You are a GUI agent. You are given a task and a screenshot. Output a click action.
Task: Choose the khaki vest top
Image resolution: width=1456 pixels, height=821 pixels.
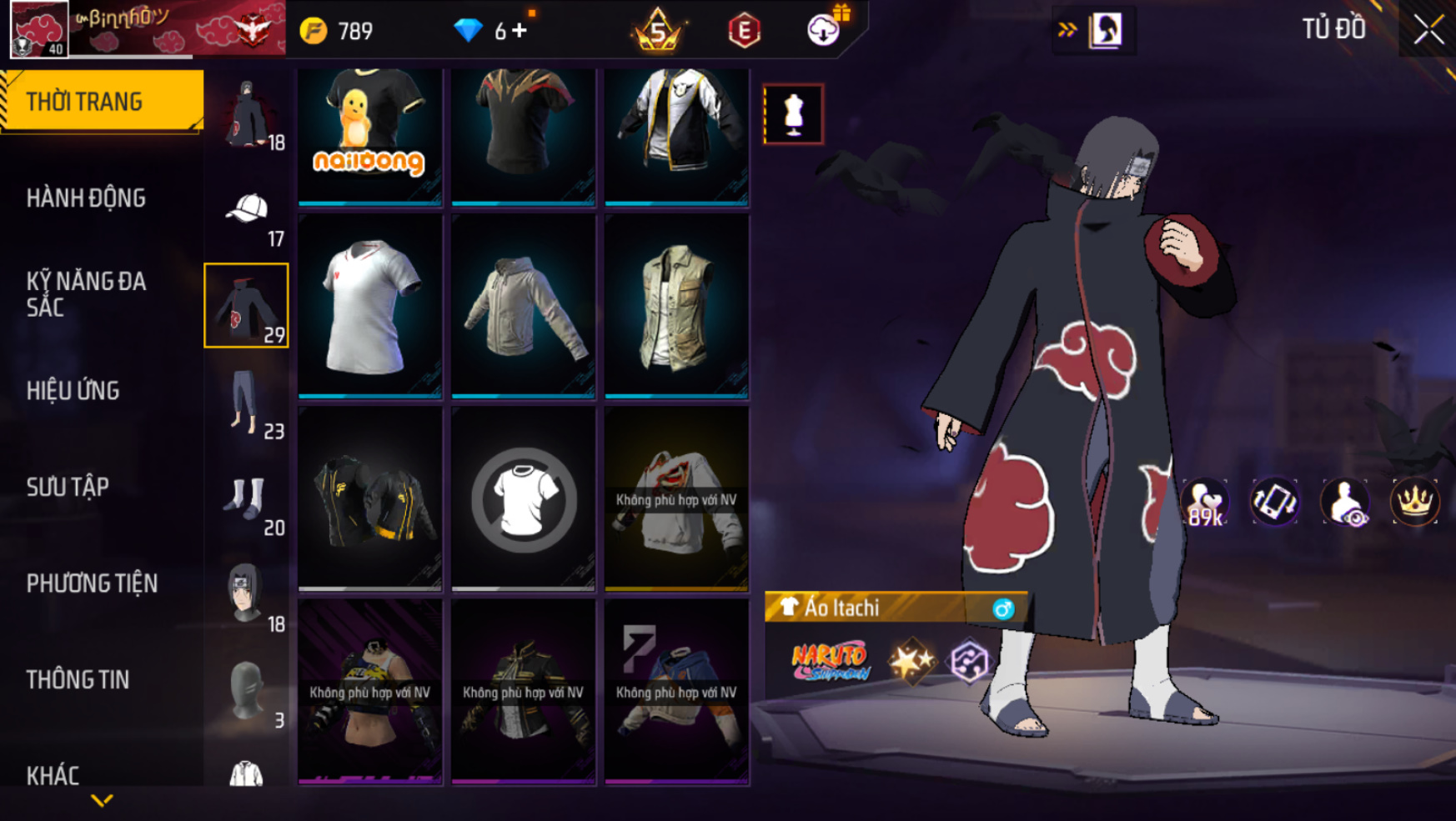click(x=676, y=306)
